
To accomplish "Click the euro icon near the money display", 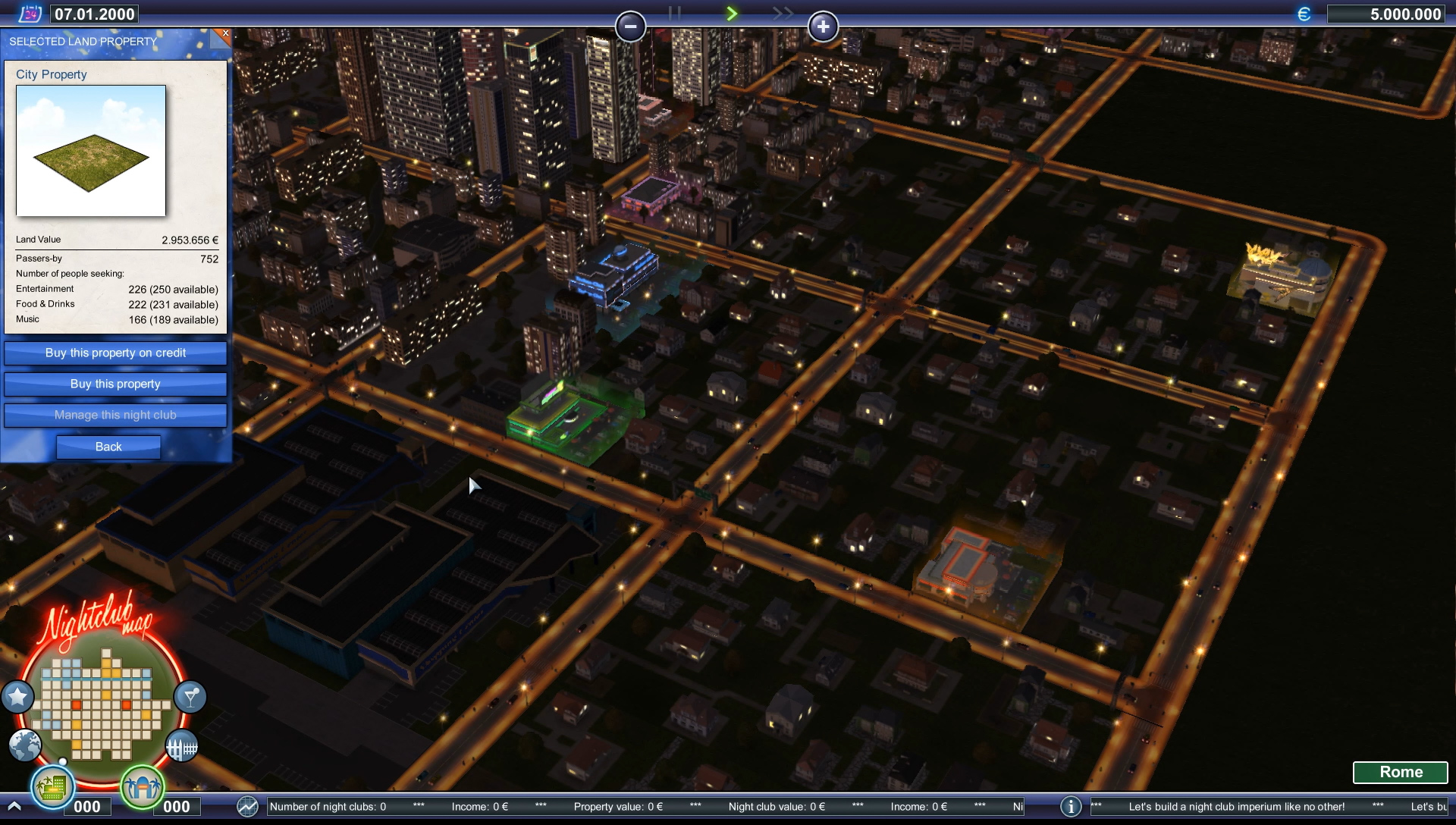I will tap(1304, 13).
